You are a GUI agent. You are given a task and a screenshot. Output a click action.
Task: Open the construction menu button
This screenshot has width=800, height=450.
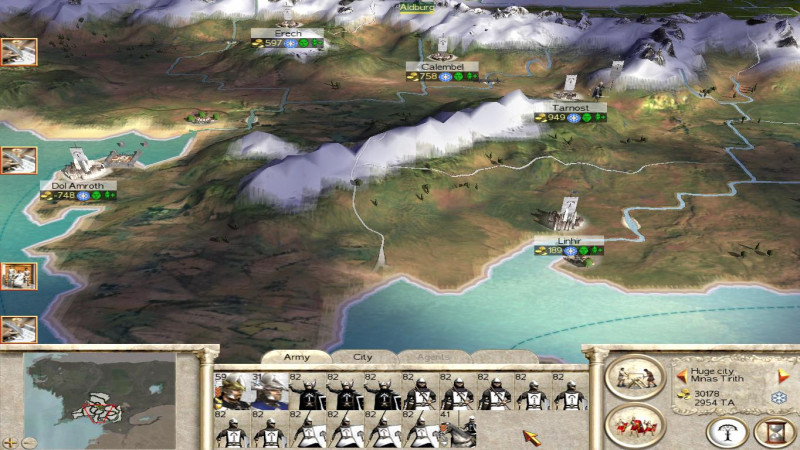coord(634,377)
